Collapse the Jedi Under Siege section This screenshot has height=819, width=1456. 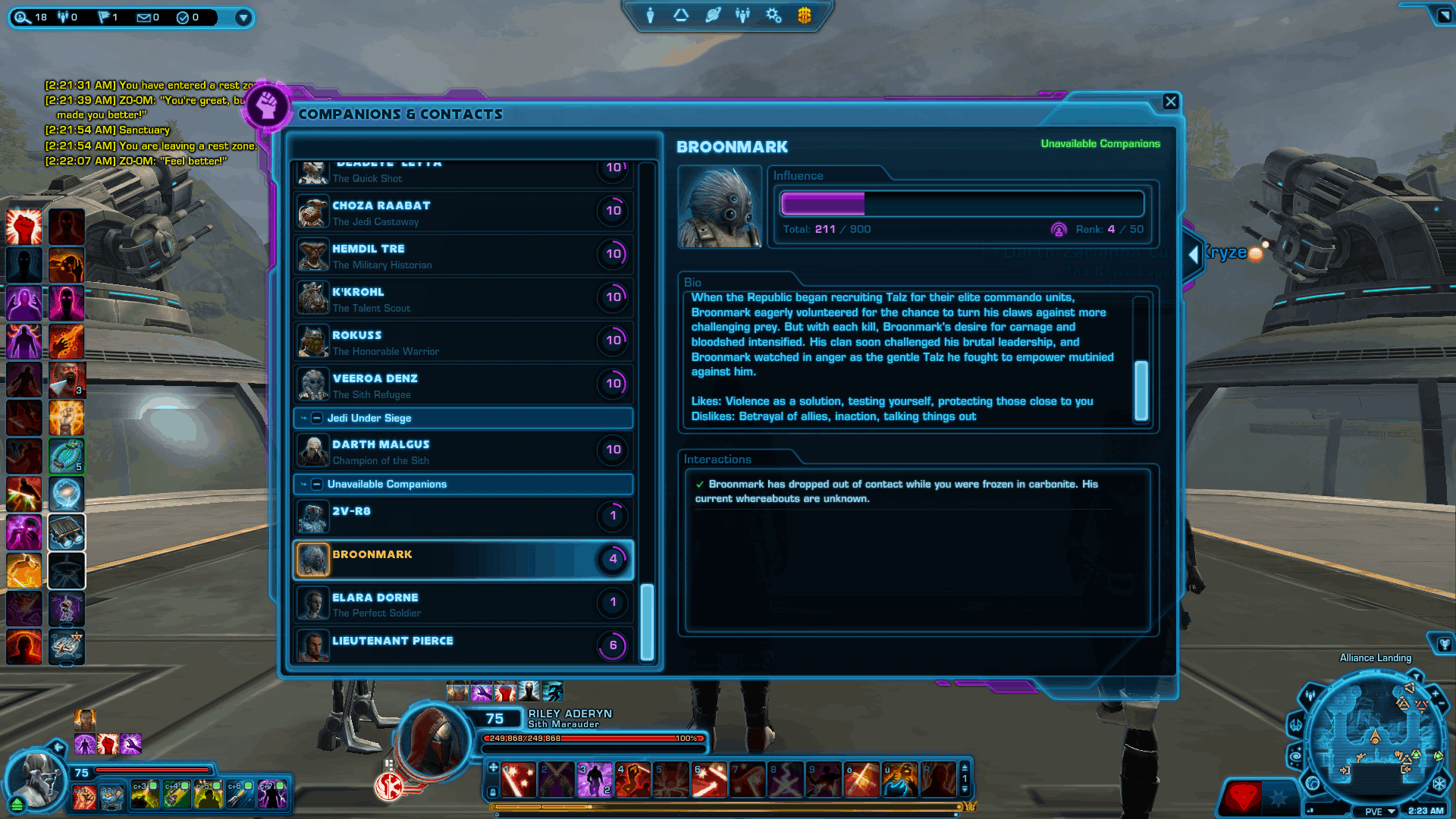318,418
